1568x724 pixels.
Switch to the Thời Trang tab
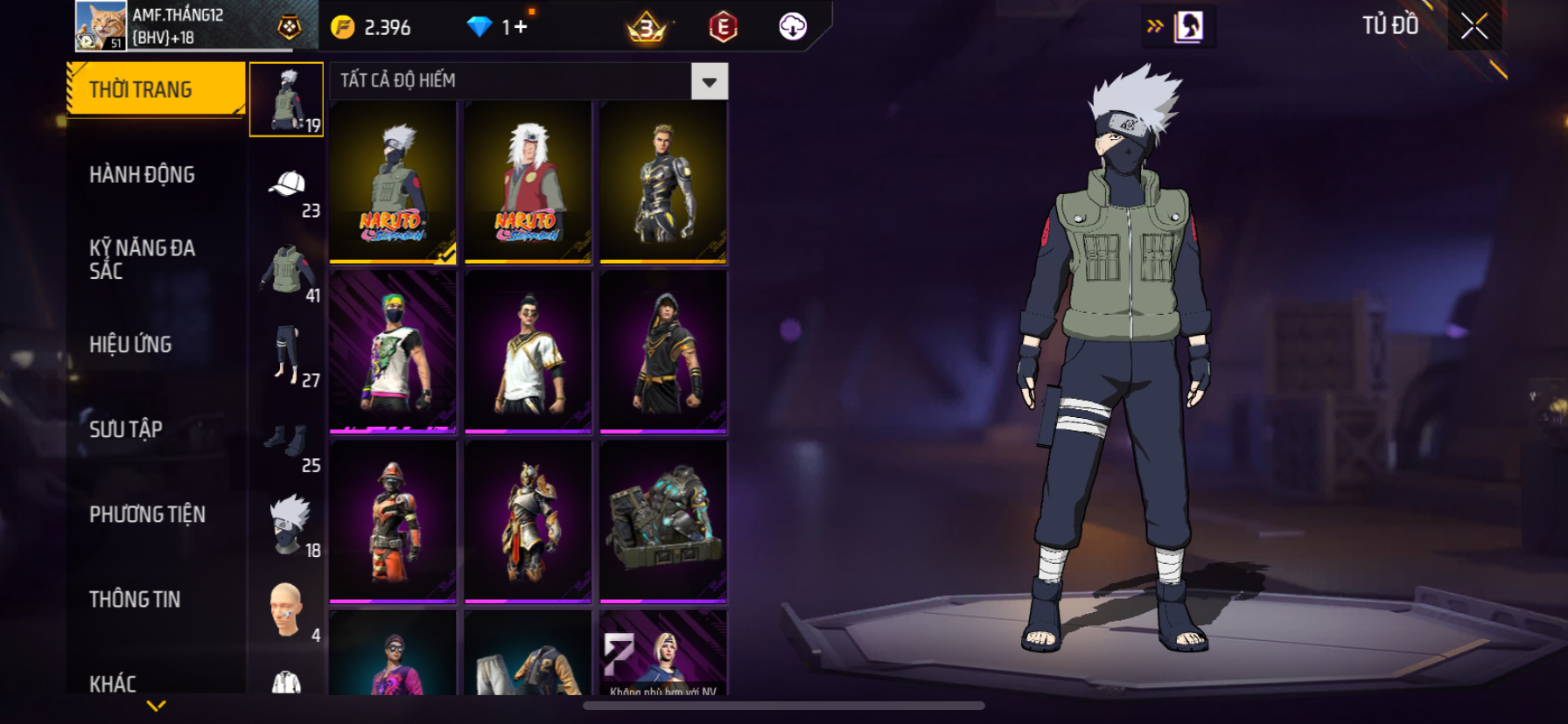[x=156, y=89]
